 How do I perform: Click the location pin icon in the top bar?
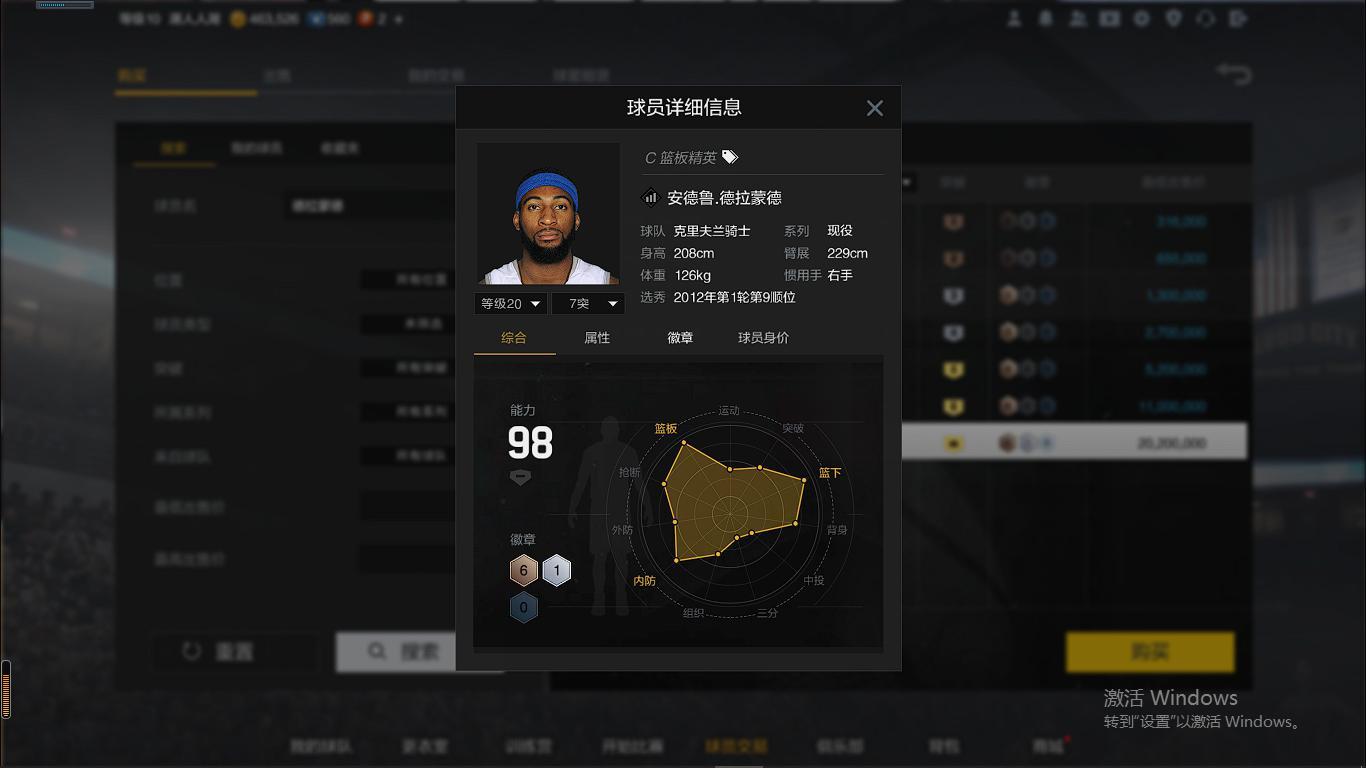pos(1173,18)
